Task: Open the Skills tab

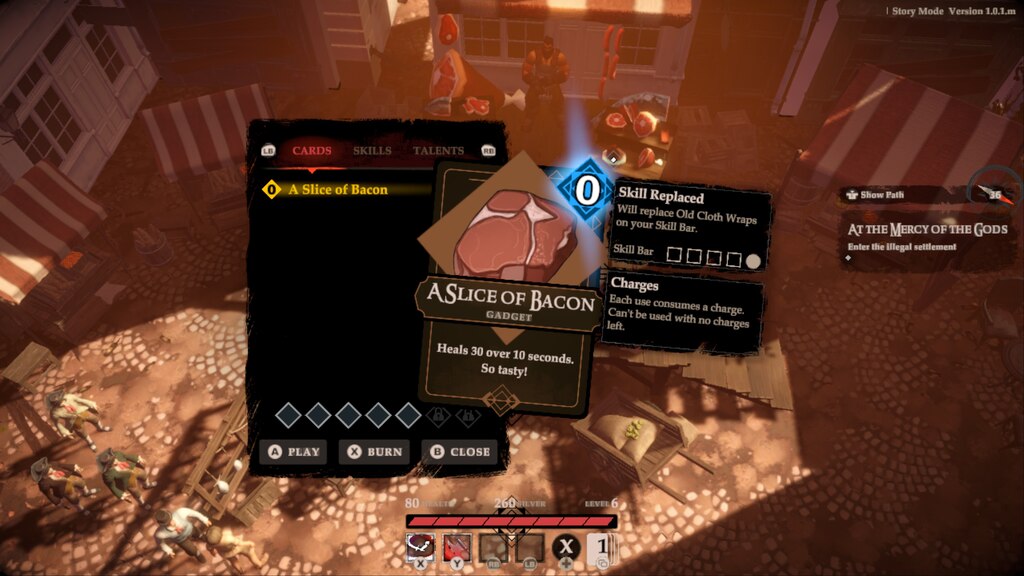Action: (x=372, y=151)
